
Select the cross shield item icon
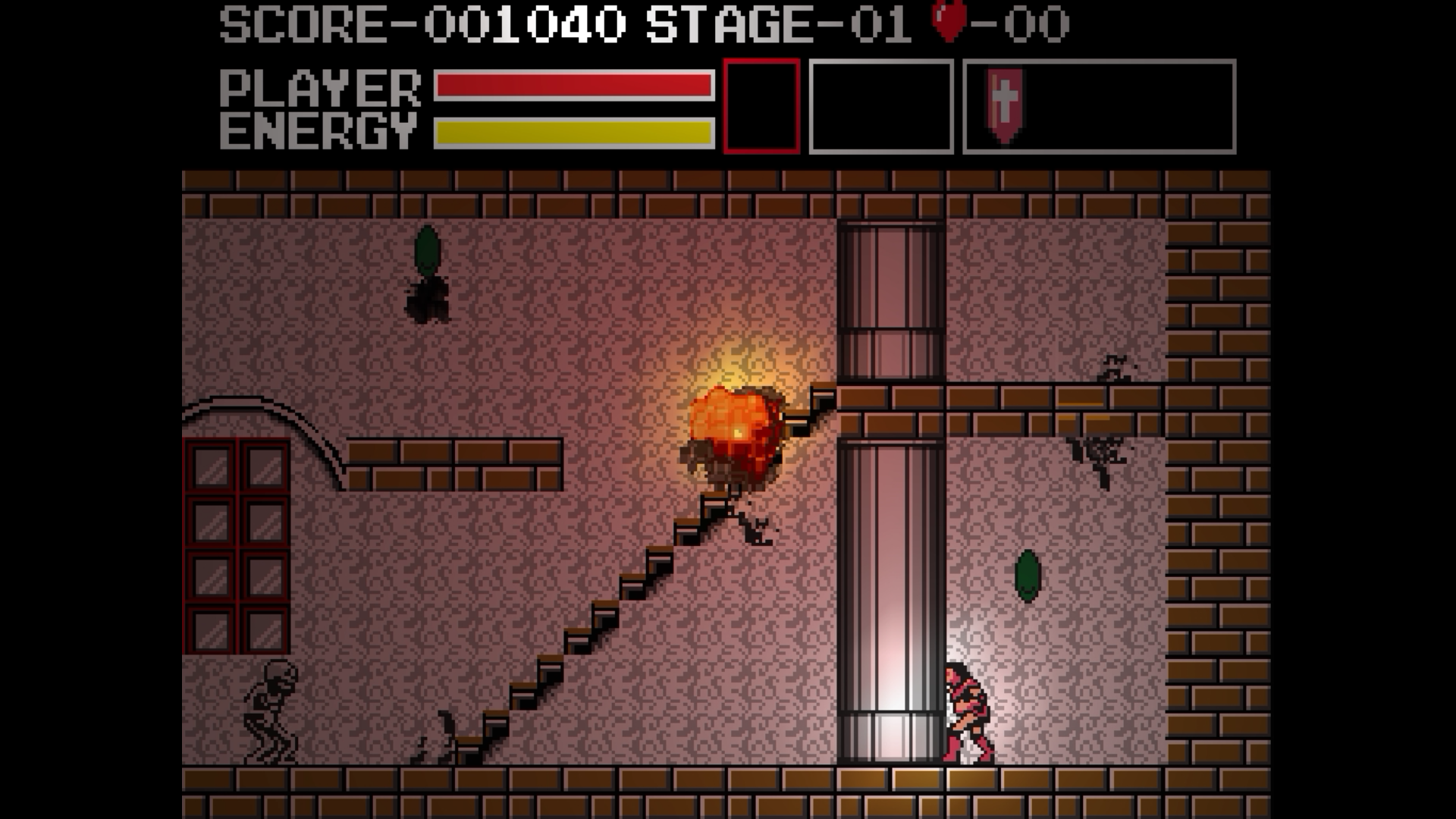[1004, 105]
